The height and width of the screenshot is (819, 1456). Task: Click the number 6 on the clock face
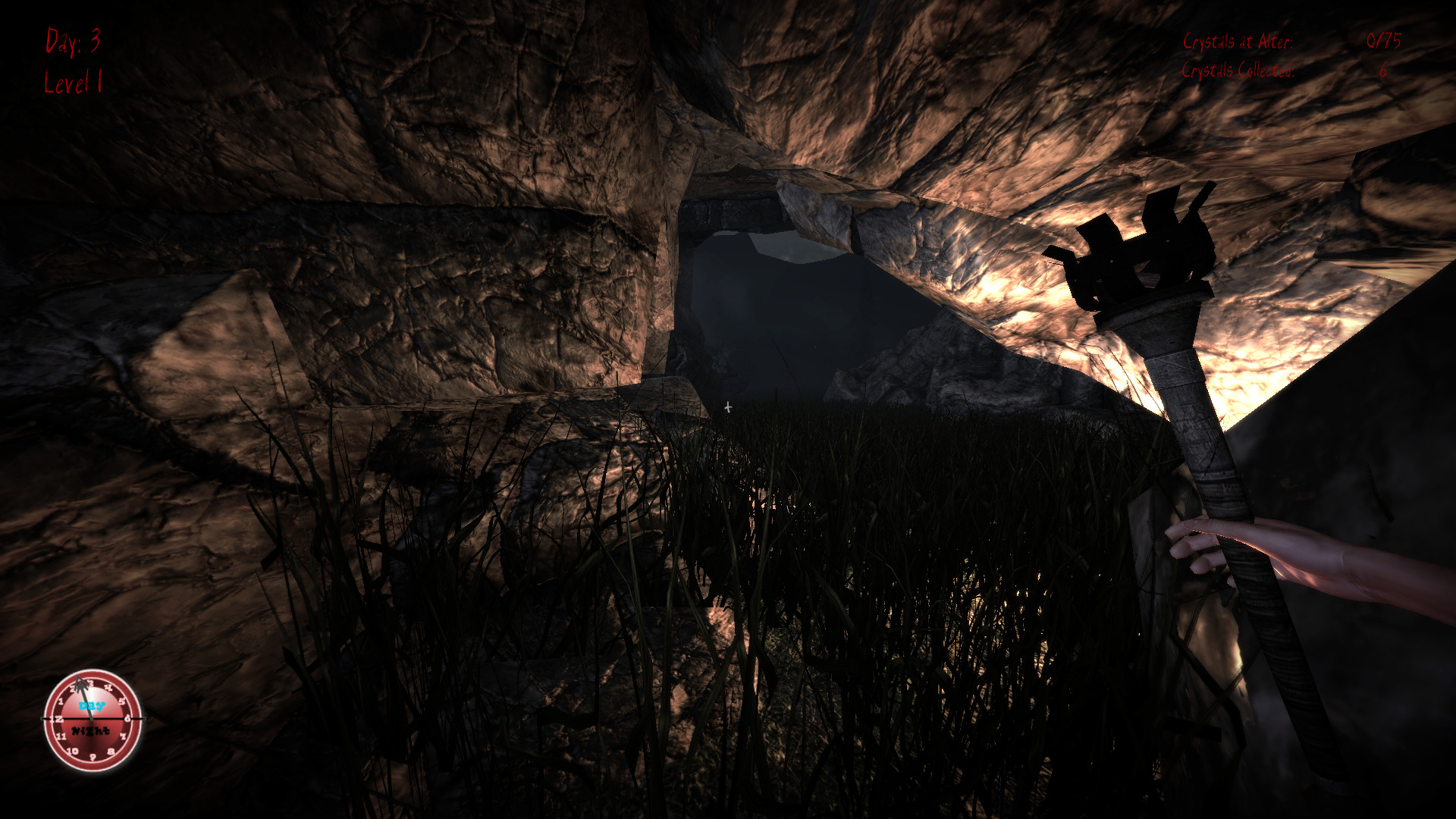click(127, 719)
